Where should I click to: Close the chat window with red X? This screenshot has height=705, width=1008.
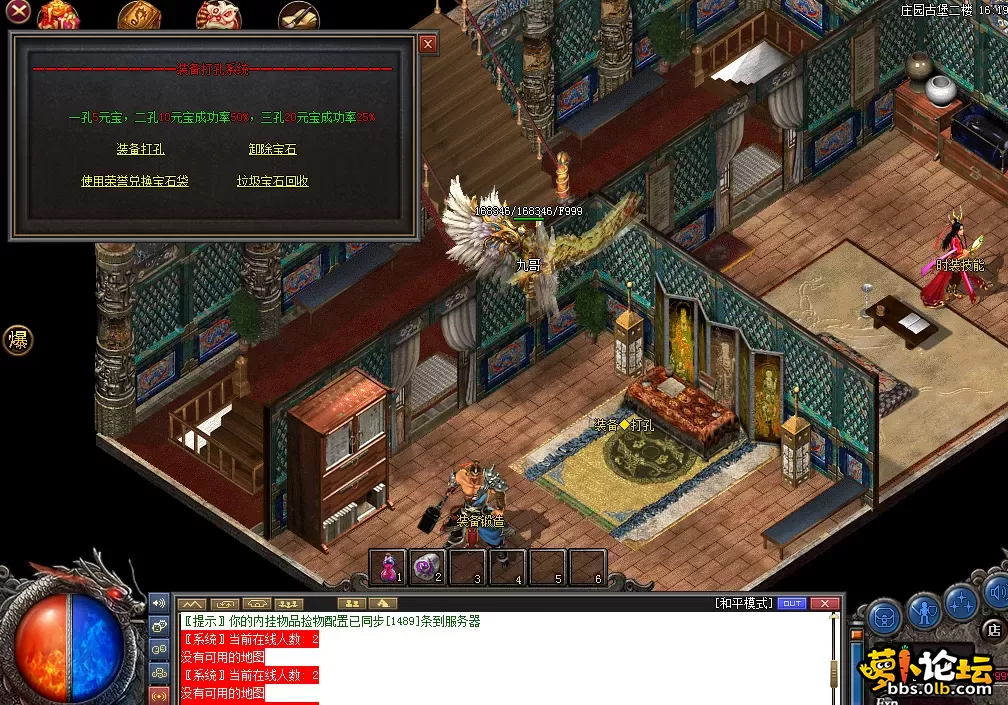click(824, 603)
